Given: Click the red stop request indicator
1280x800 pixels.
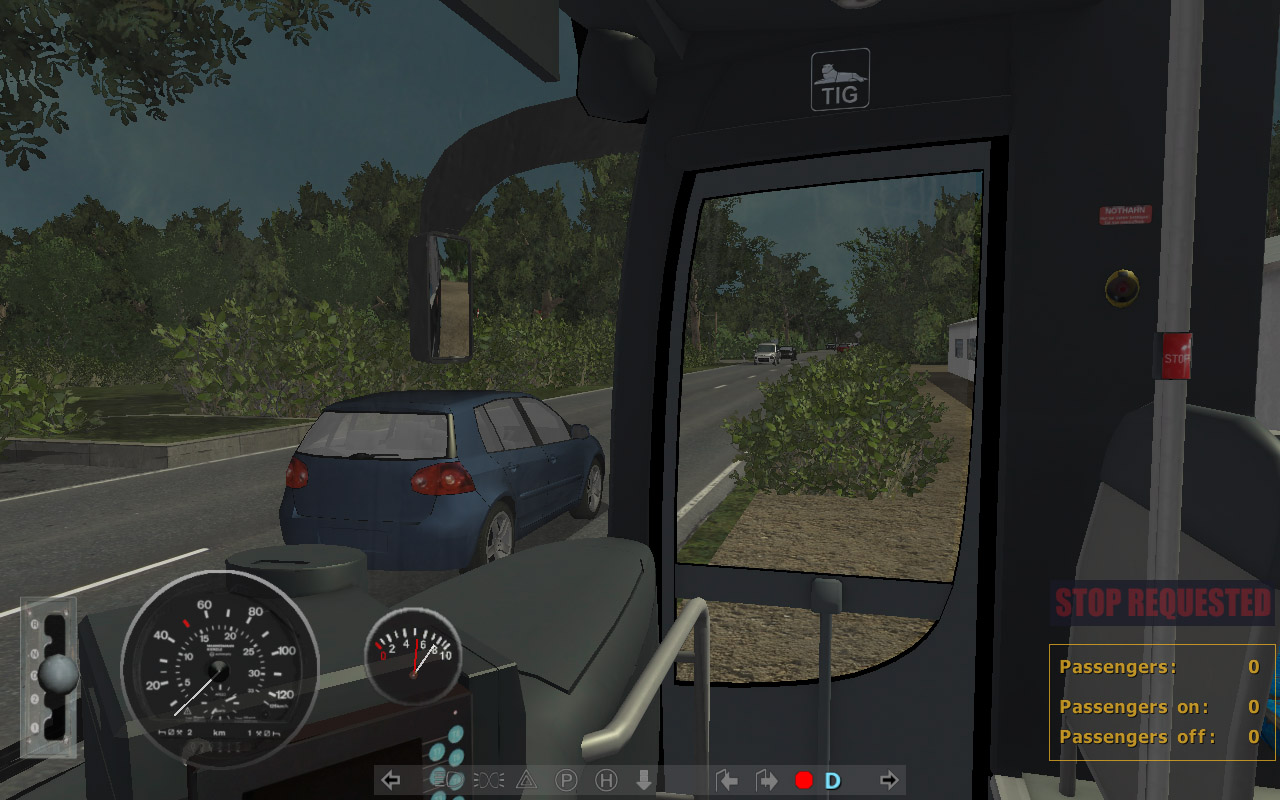Looking at the screenshot, I should [x=803, y=780].
